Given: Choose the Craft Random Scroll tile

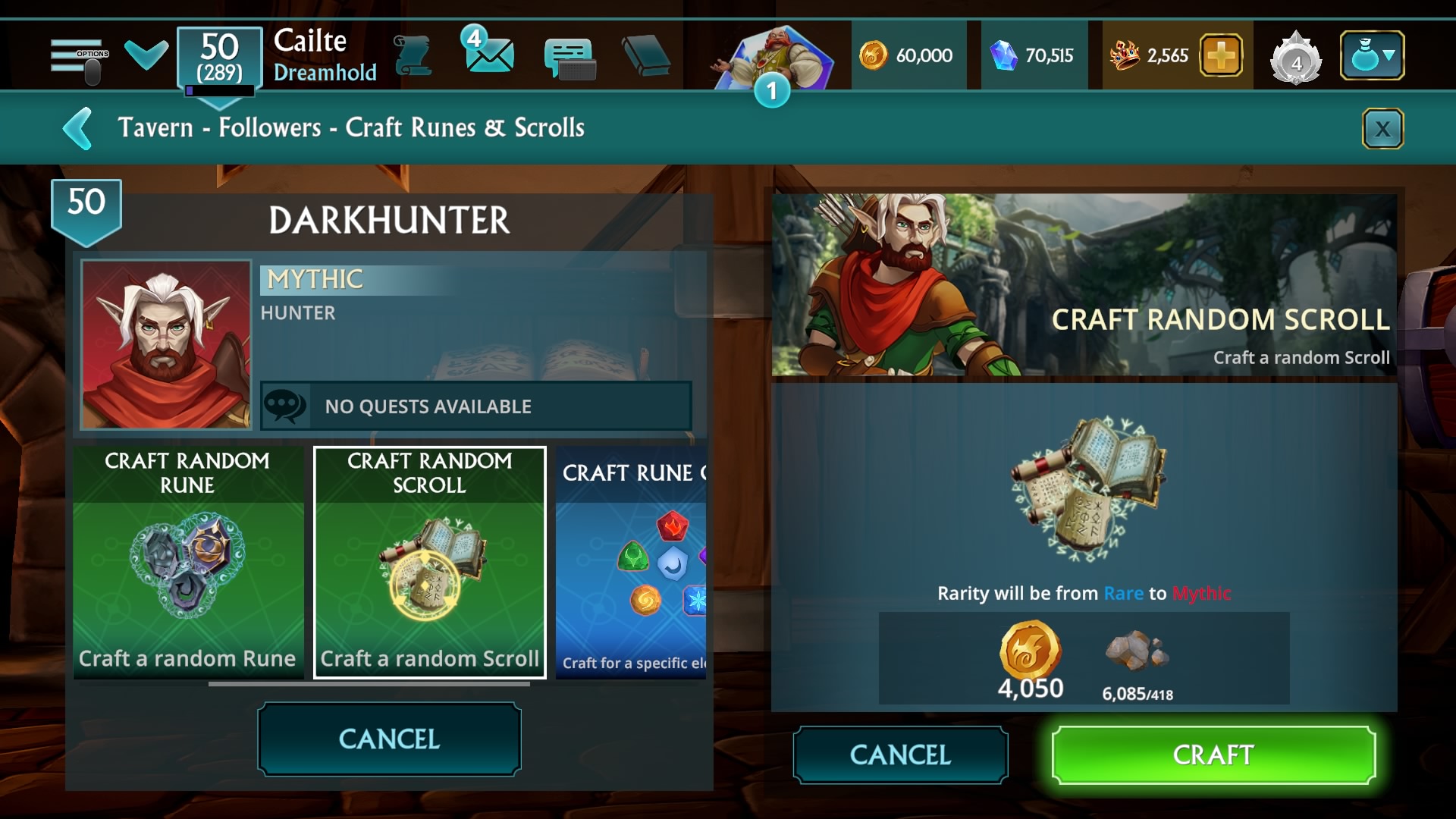Looking at the screenshot, I should 430,562.
